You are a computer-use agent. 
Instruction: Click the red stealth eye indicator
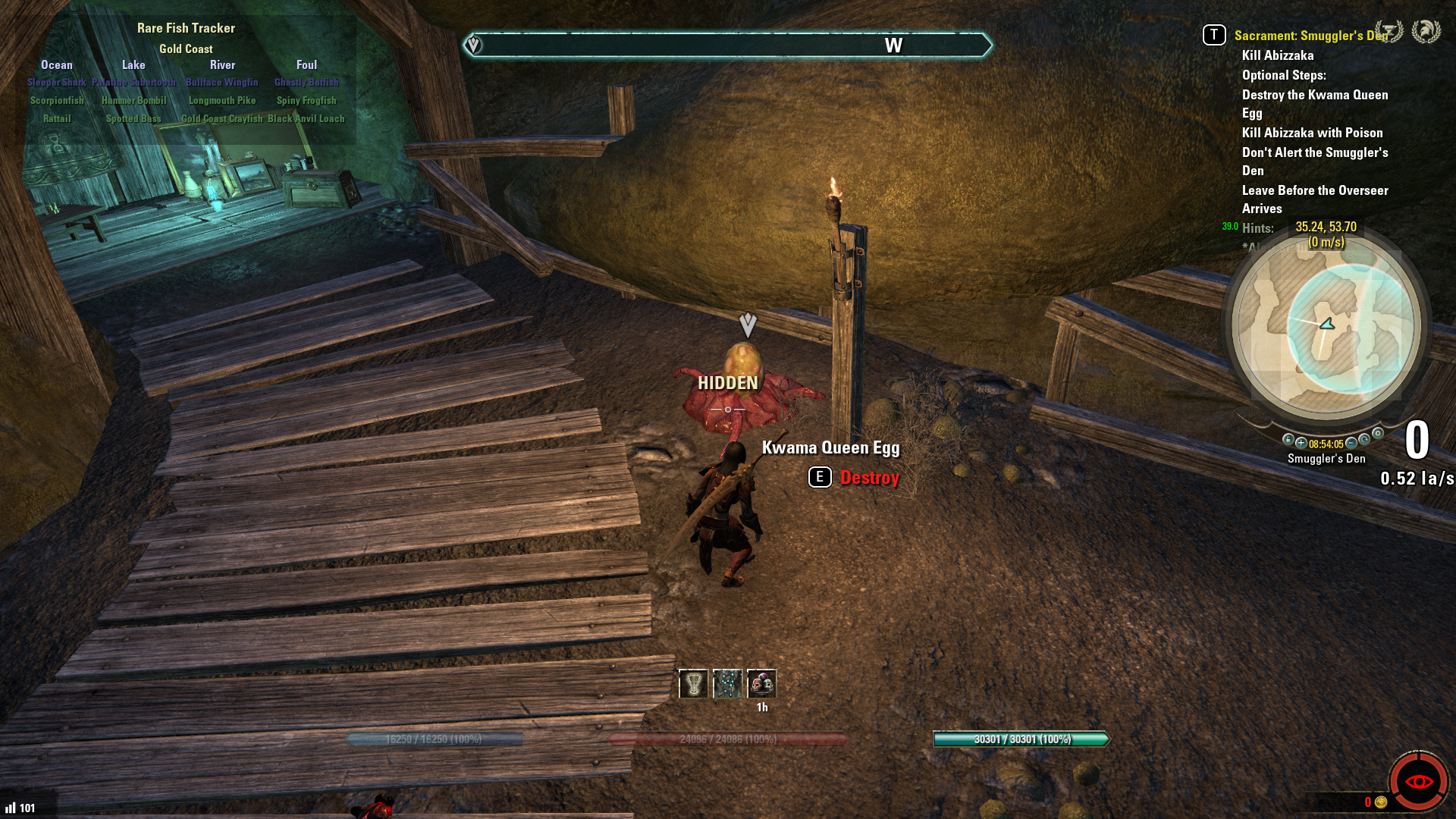pyautogui.click(x=1418, y=782)
